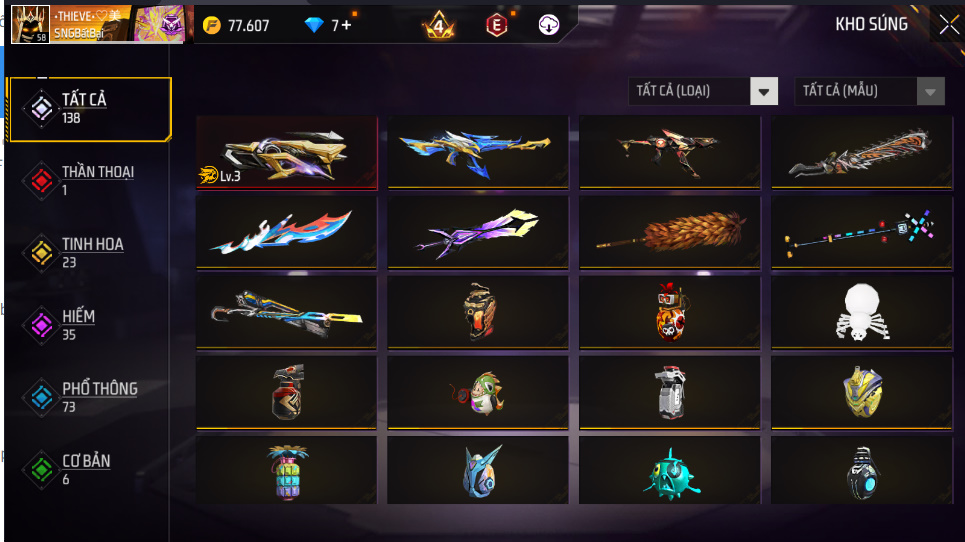The height and width of the screenshot is (542, 965).
Task: Click the gold coin balance icon
Action: point(211,25)
